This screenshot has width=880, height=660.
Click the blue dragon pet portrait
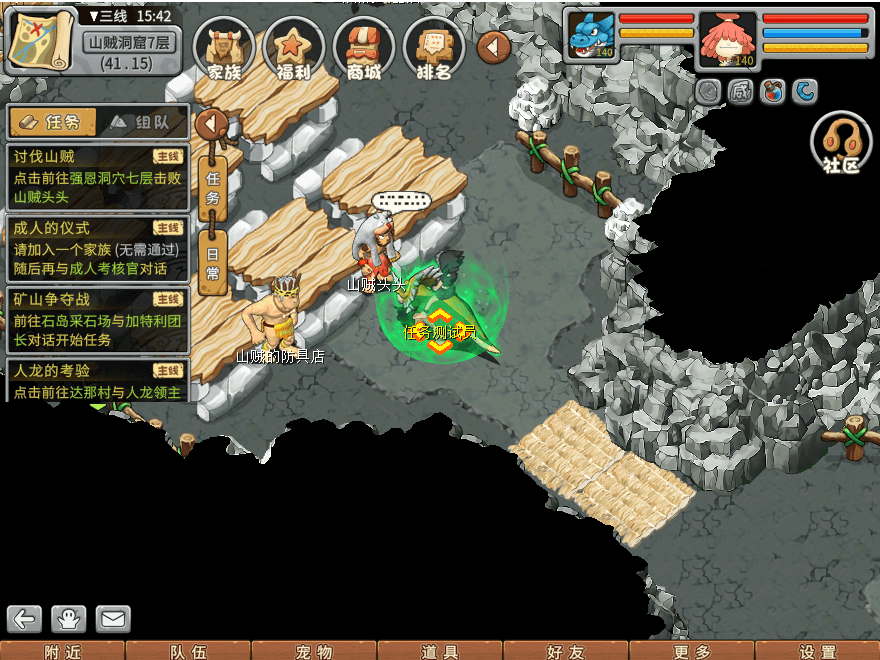click(x=589, y=36)
